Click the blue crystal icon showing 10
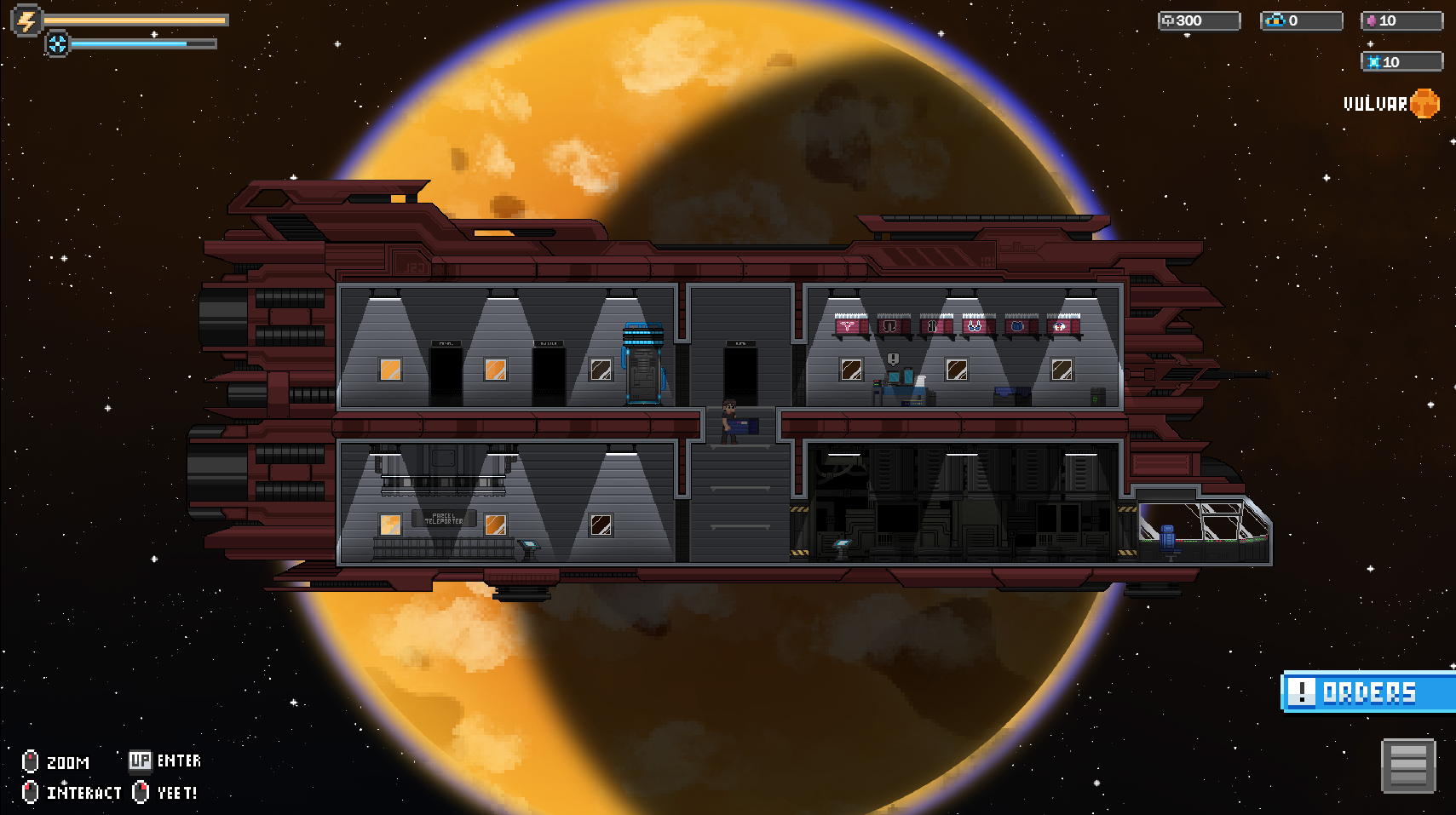This screenshot has height=815, width=1456. click(x=1376, y=61)
